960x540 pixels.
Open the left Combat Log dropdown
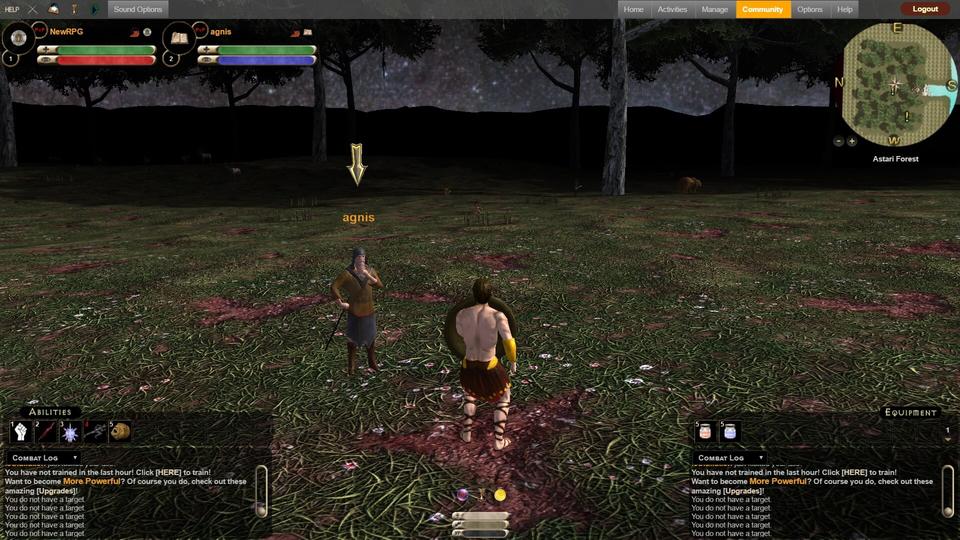[45, 458]
